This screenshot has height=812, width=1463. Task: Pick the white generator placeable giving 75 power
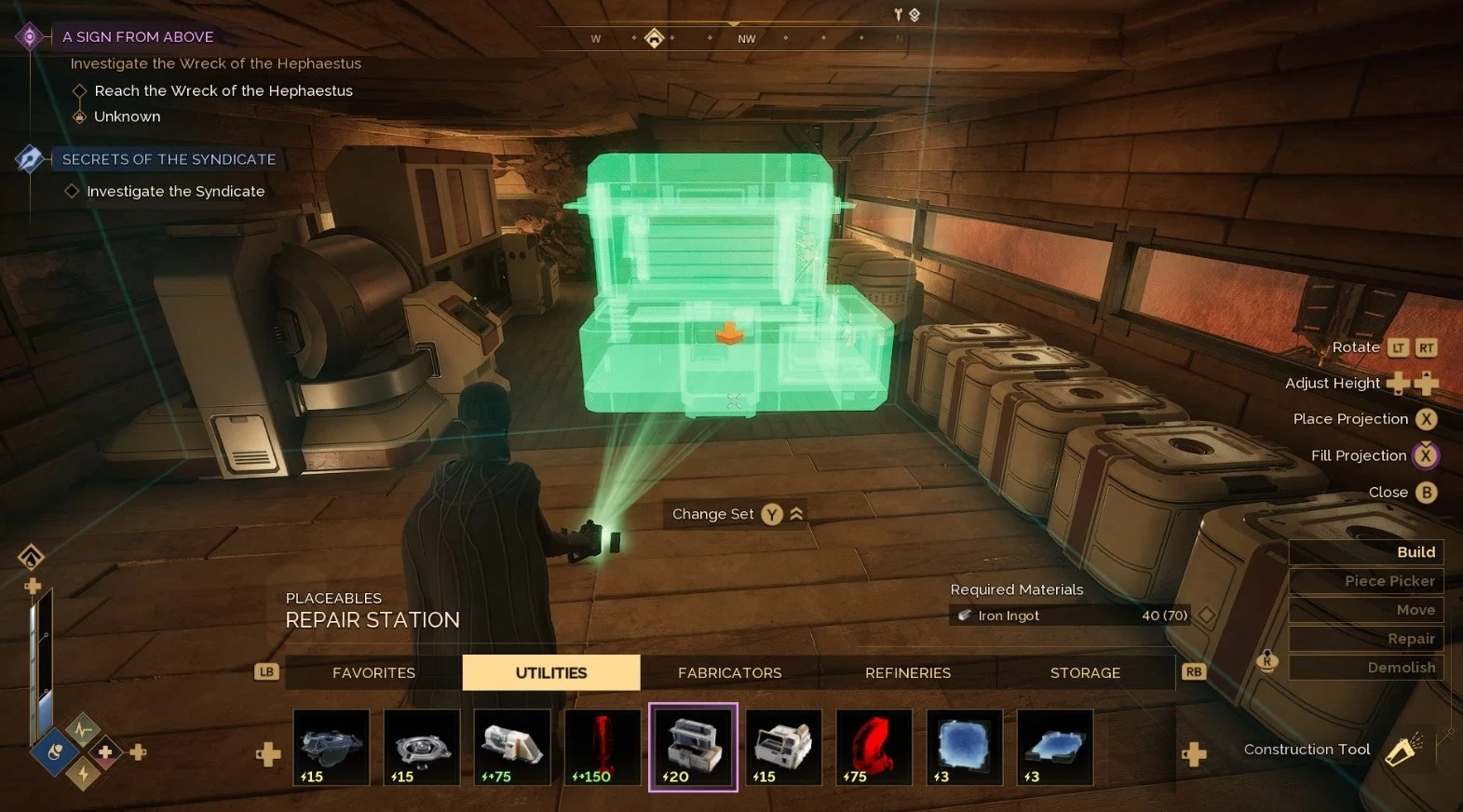pos(512,747)
